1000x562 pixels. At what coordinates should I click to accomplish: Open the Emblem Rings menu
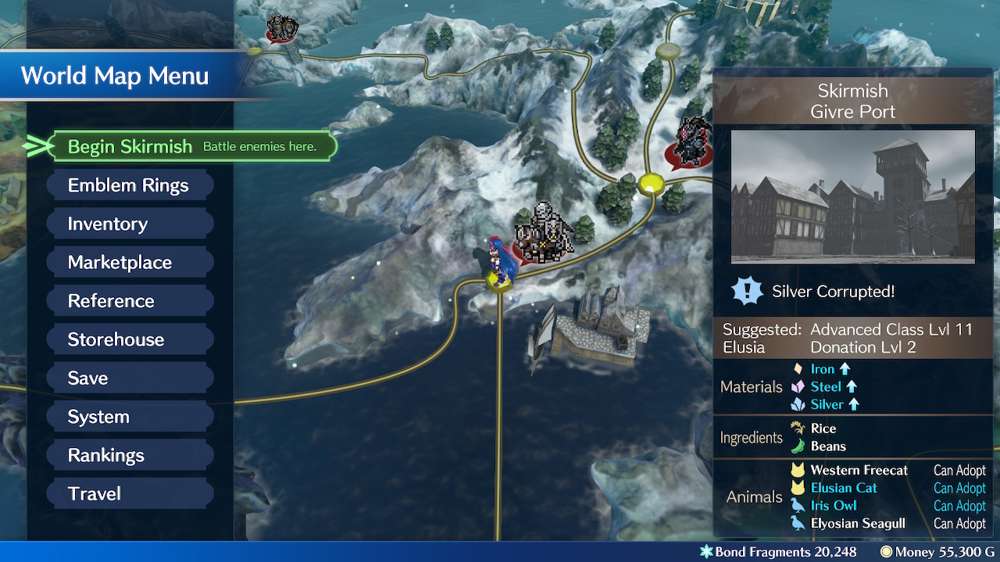(x=128, y=185)
